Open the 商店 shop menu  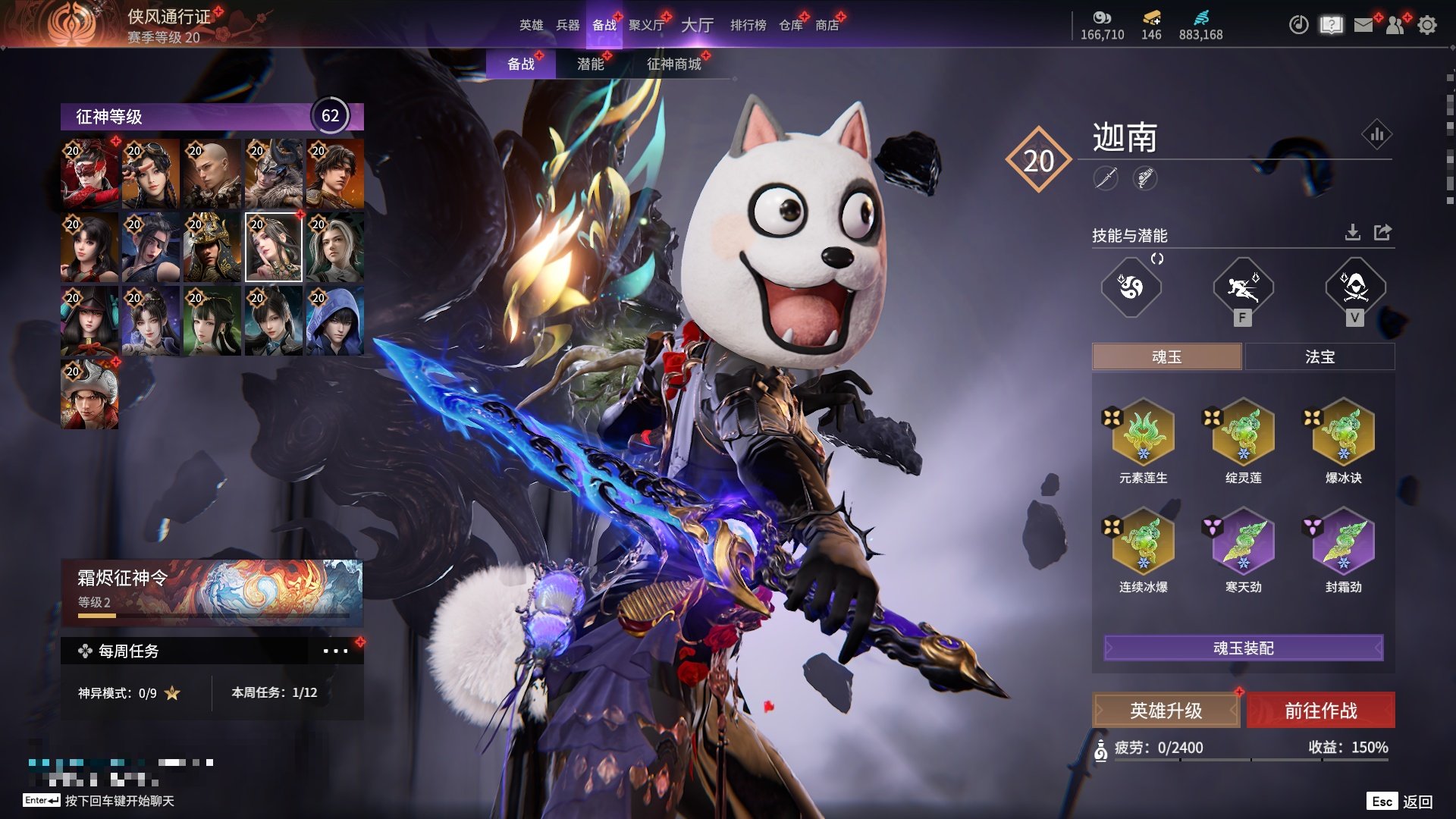pos(827,25)
